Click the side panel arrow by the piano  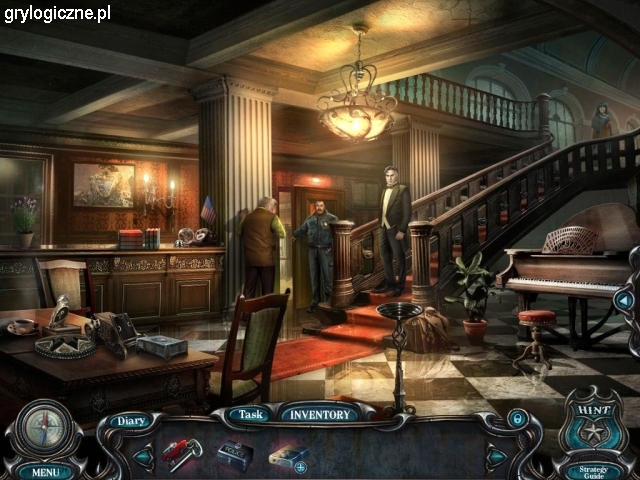(625, 298)
